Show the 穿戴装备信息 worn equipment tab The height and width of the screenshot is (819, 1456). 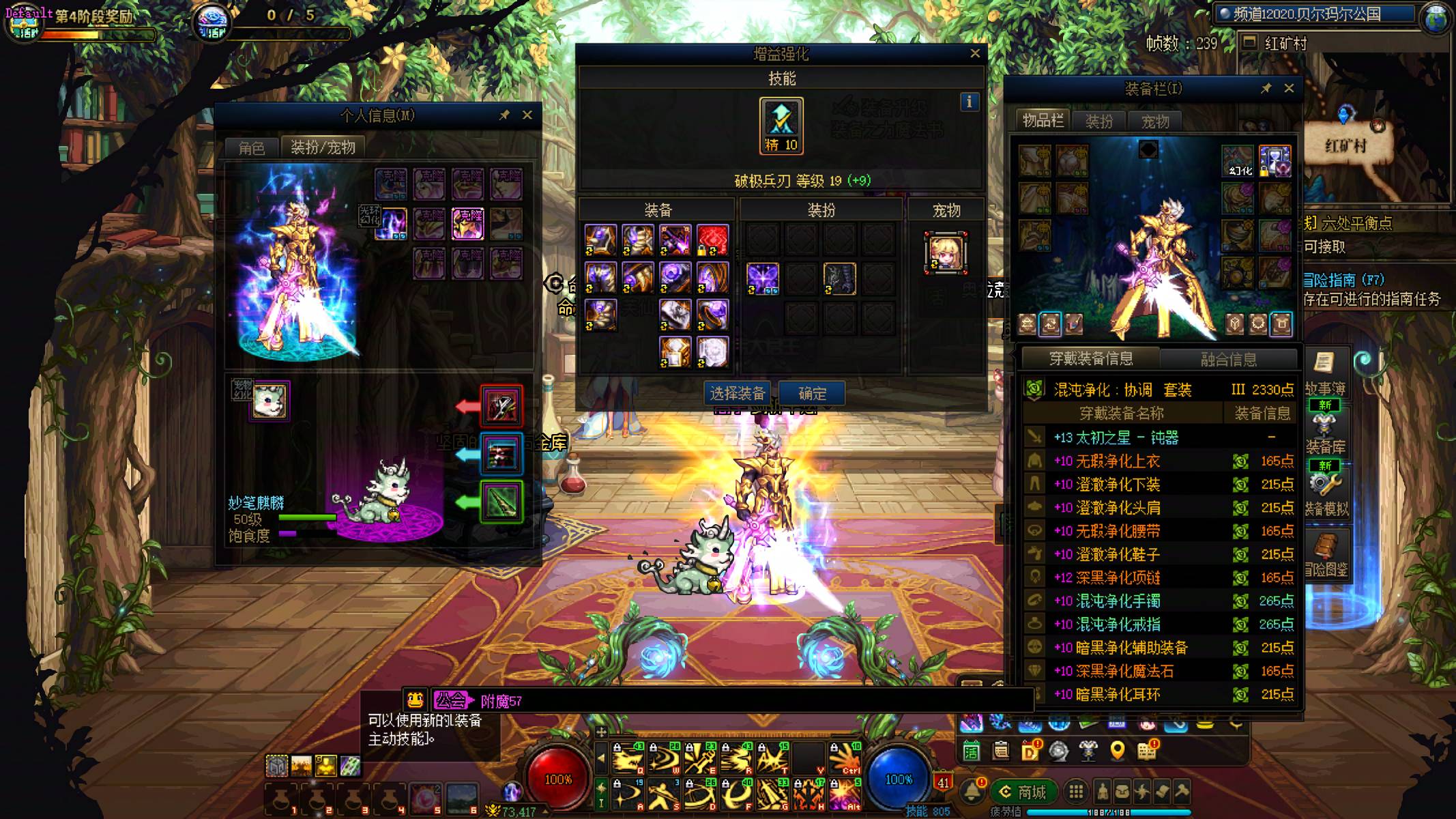(x=1090, y=358)
